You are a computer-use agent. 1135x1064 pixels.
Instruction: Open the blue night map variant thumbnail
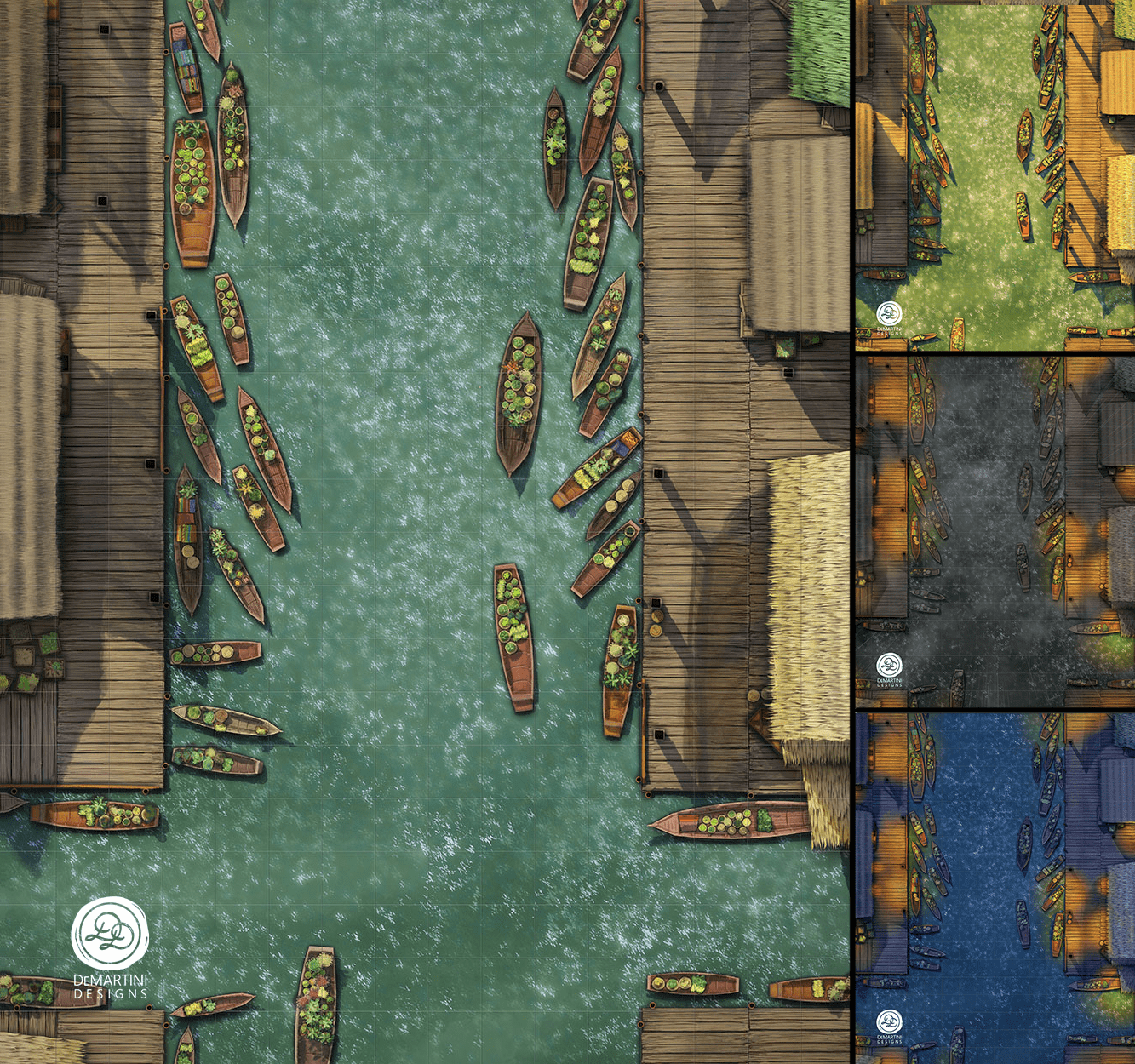point(995,887)
